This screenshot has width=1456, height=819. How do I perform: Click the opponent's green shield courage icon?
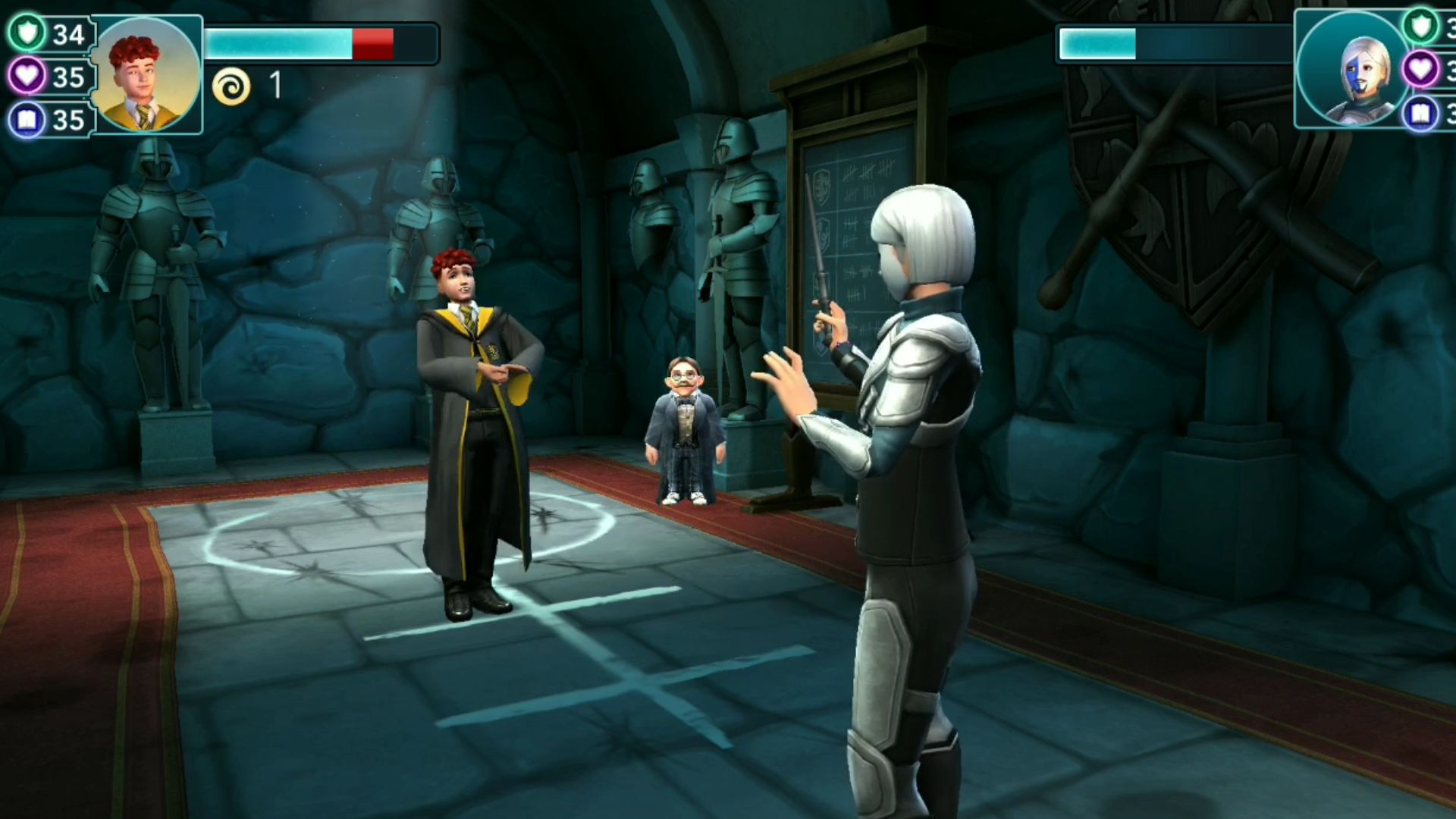1422,28
